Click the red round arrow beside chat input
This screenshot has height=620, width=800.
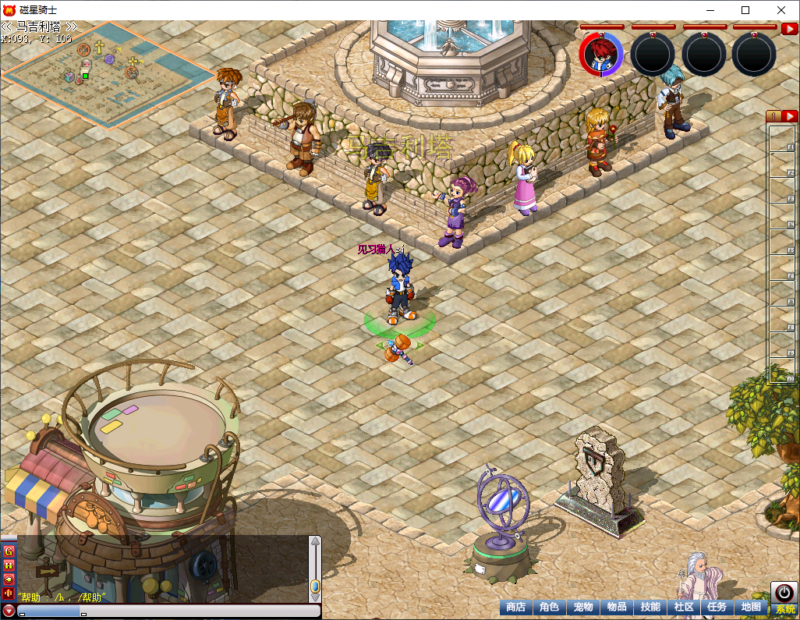point(9,610)
